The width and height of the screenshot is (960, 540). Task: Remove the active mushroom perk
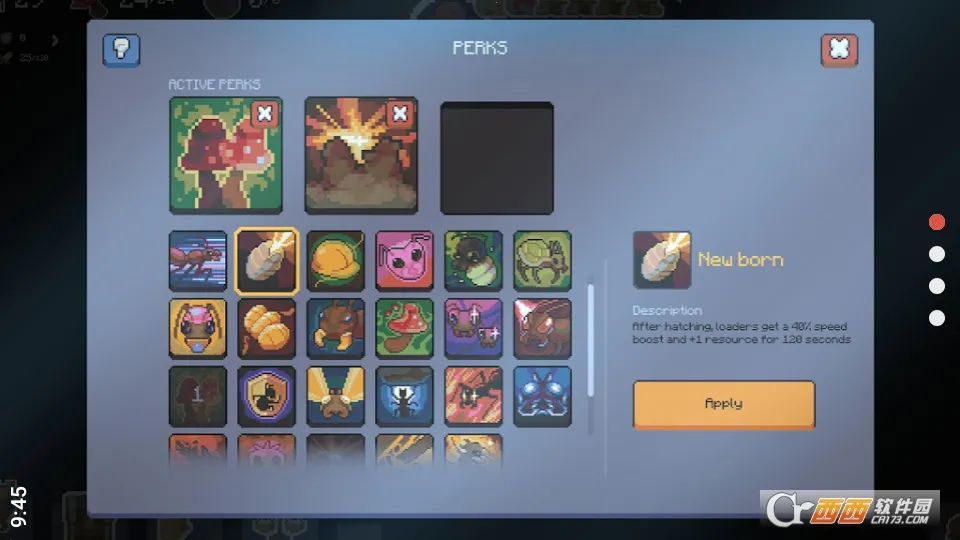click(x=264, y=114)
